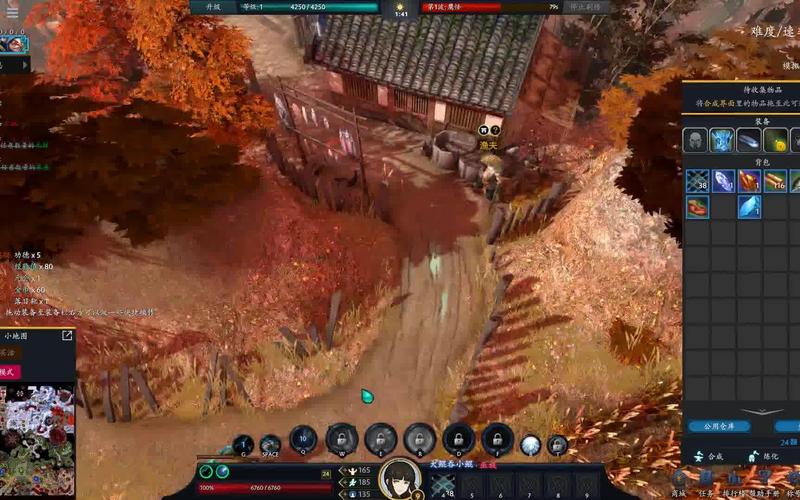Select the helmet equipment slot
The width and height of the screenshot is (800, 500).
pos(696,141)
